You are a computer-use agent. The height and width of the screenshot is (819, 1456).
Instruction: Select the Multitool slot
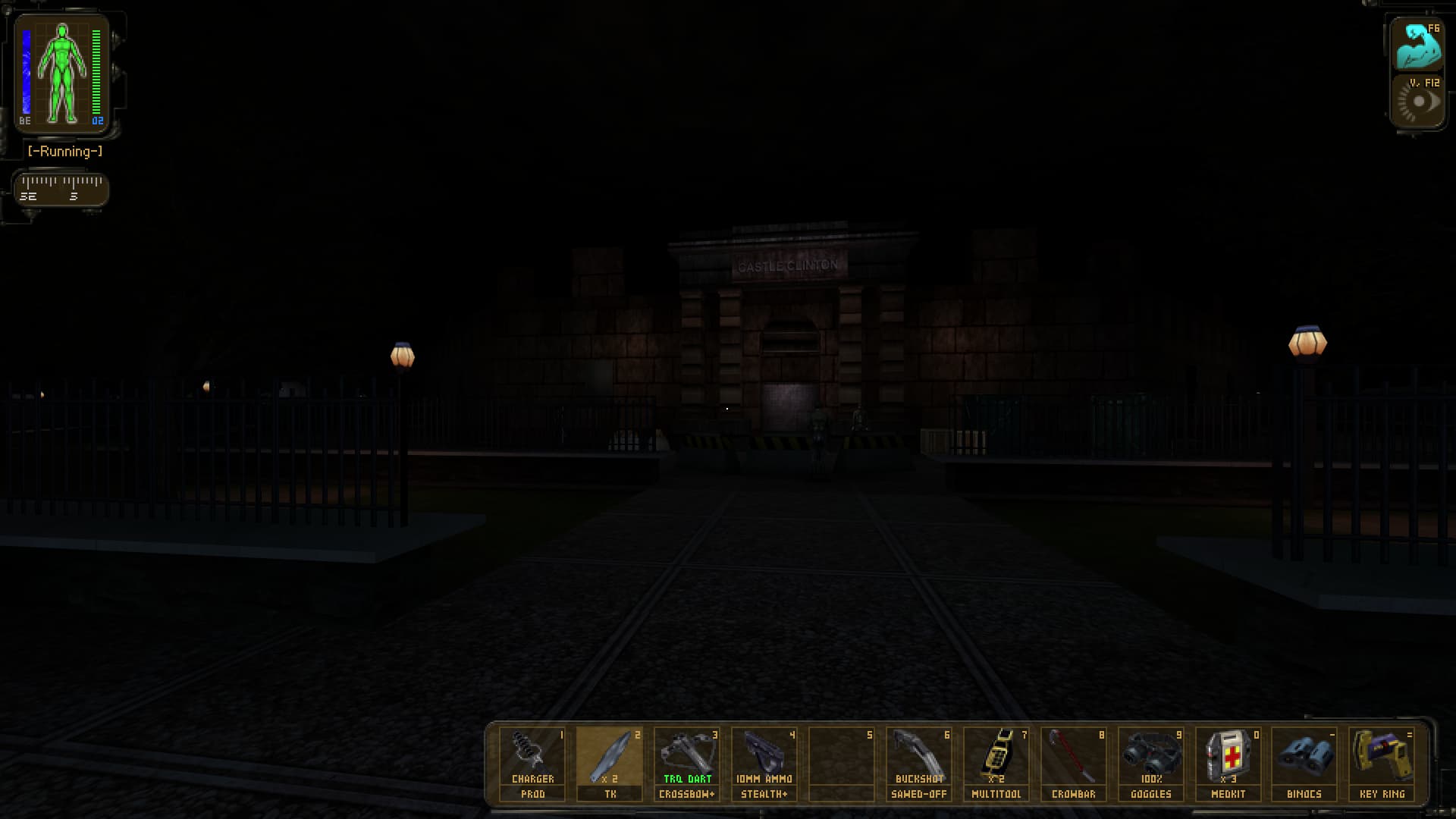996,762
